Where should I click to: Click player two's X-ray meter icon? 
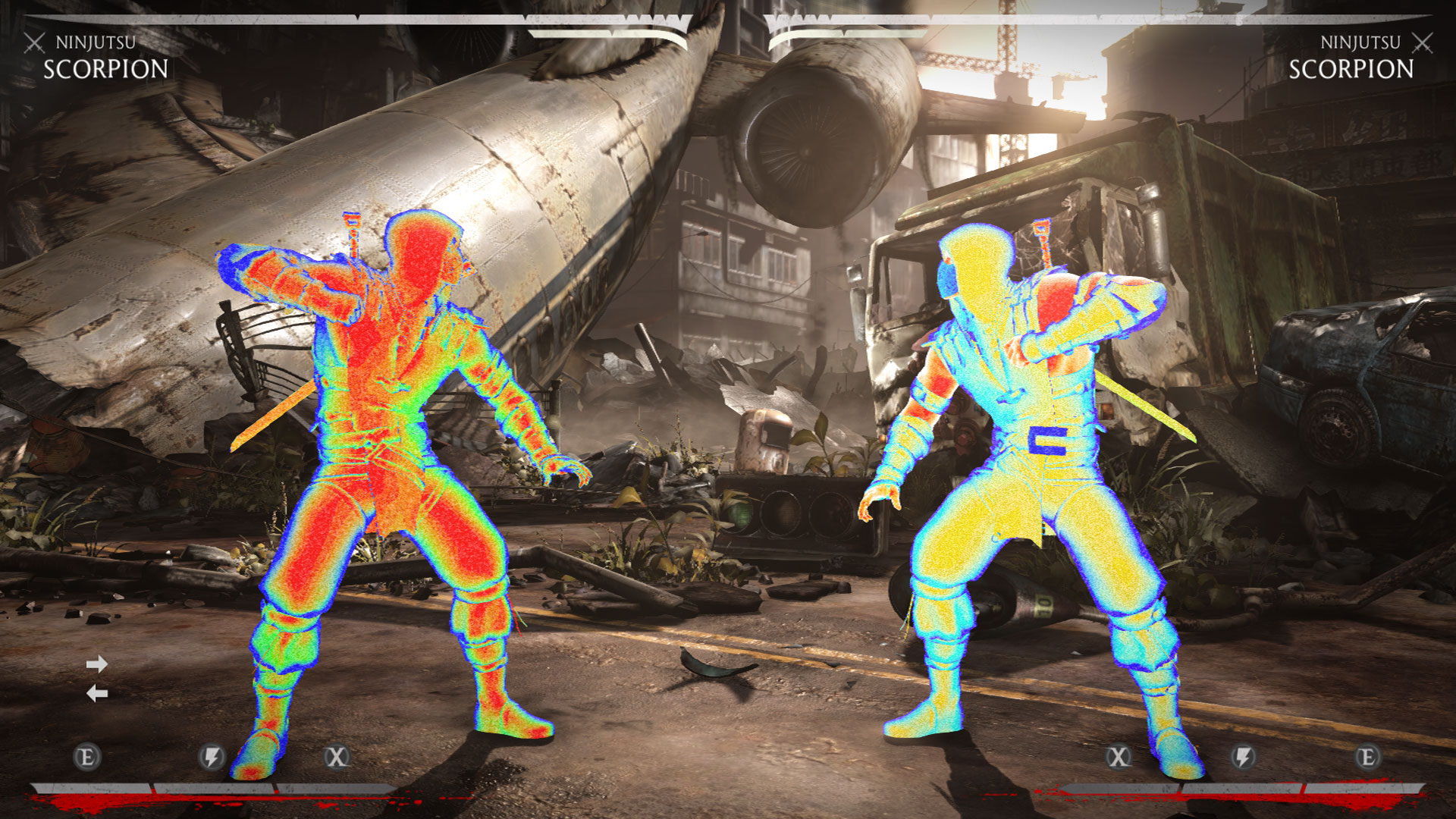(x=1119, y=756)
